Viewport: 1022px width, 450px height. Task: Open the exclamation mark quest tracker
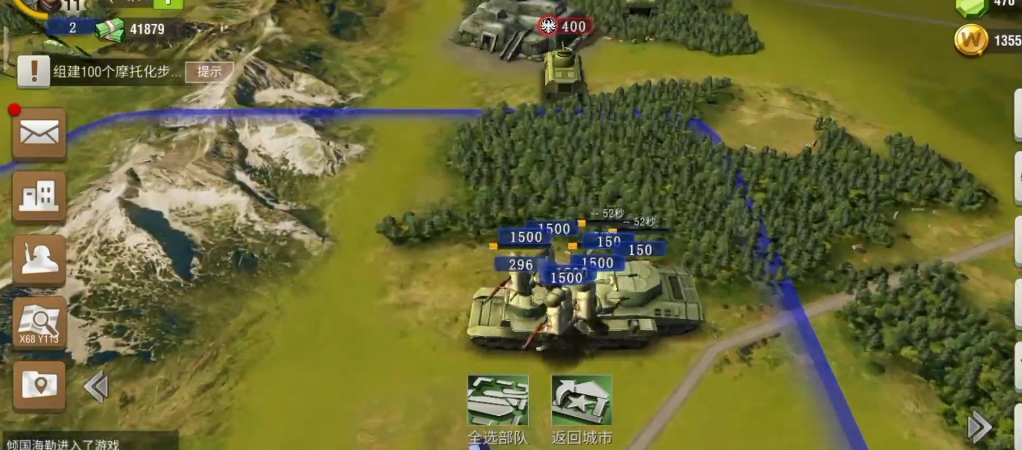(x=35, y=70)
